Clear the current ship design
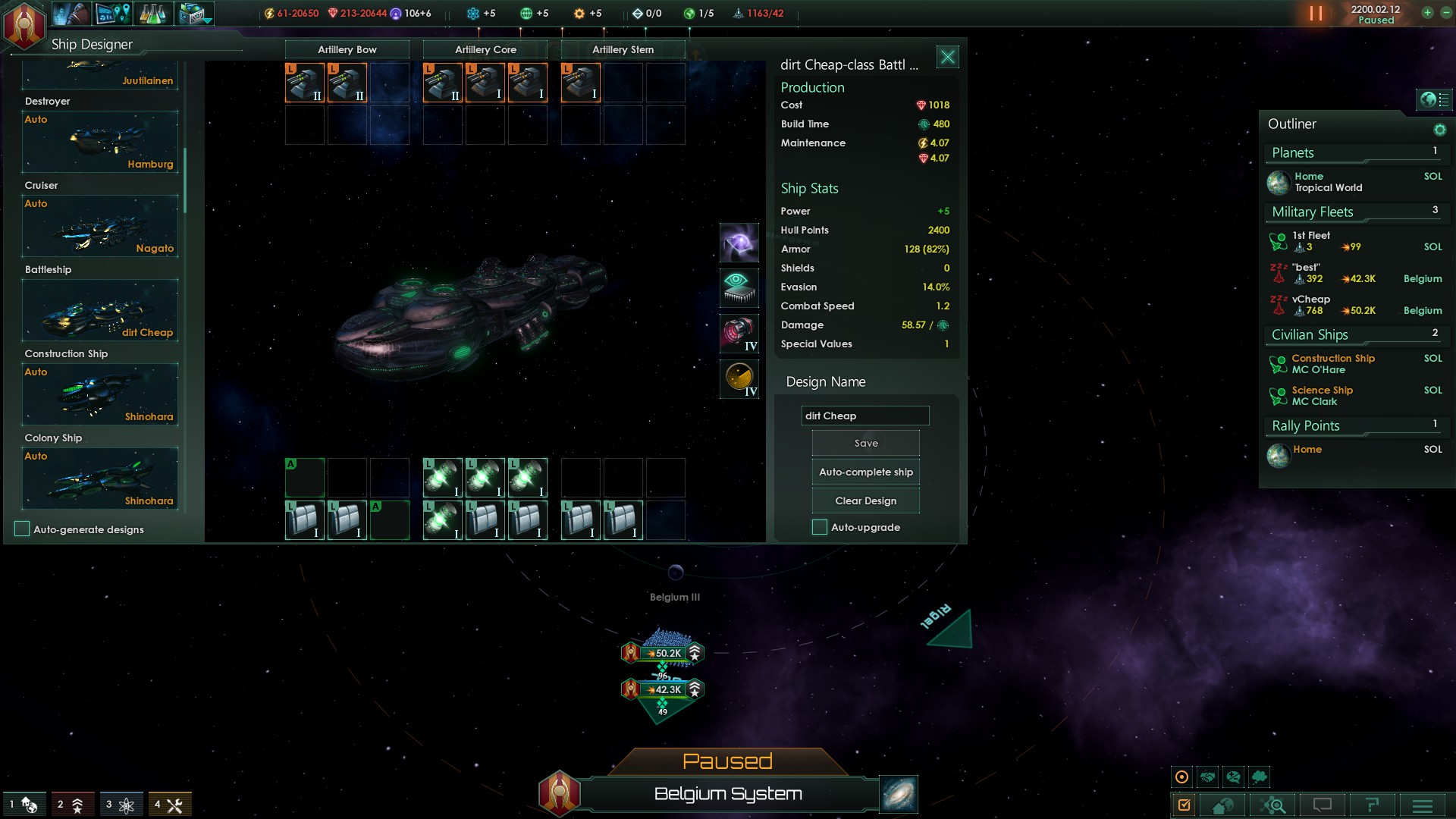The height and width of the screenshot is (819, 1456). 865,501
